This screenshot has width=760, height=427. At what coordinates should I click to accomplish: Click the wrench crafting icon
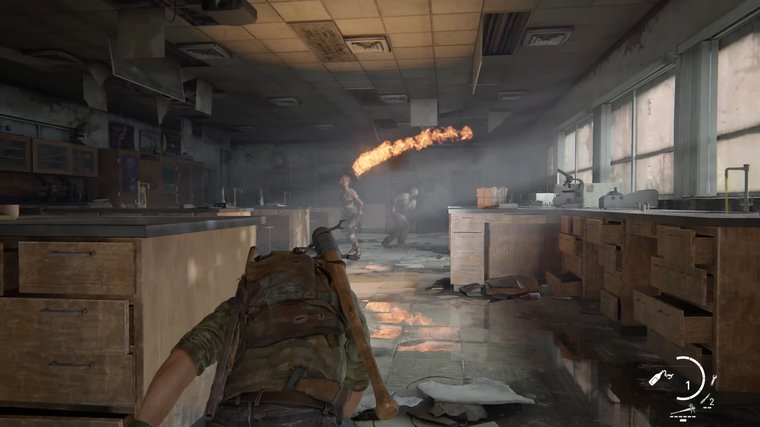coord(713,380)
